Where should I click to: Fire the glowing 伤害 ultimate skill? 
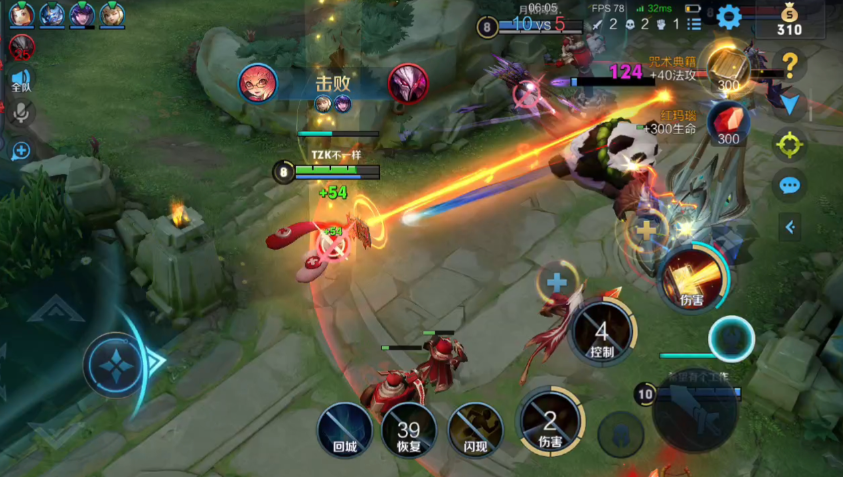[692, 279]
